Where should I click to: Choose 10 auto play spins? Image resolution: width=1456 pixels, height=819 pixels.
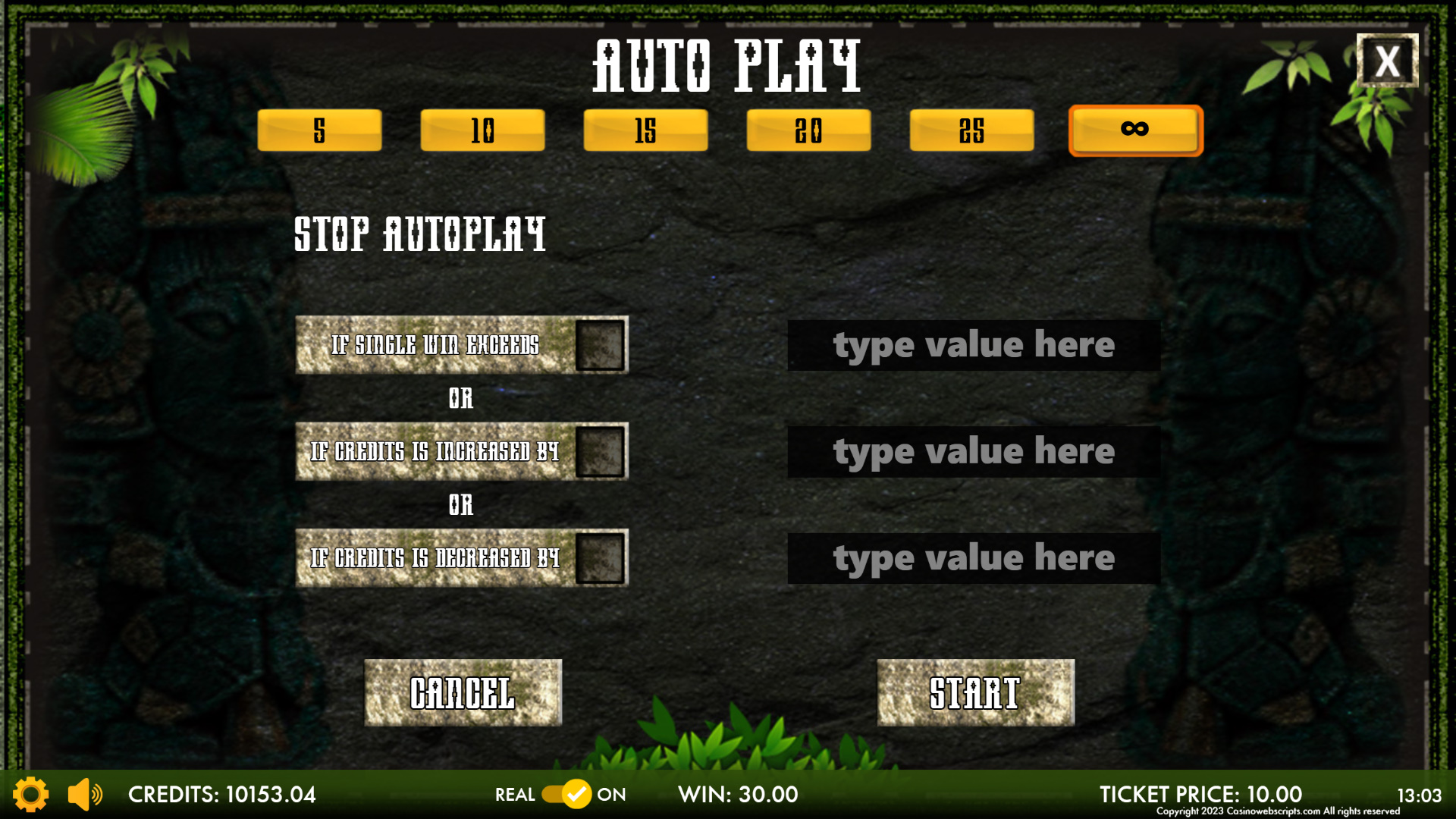[482, 130]
